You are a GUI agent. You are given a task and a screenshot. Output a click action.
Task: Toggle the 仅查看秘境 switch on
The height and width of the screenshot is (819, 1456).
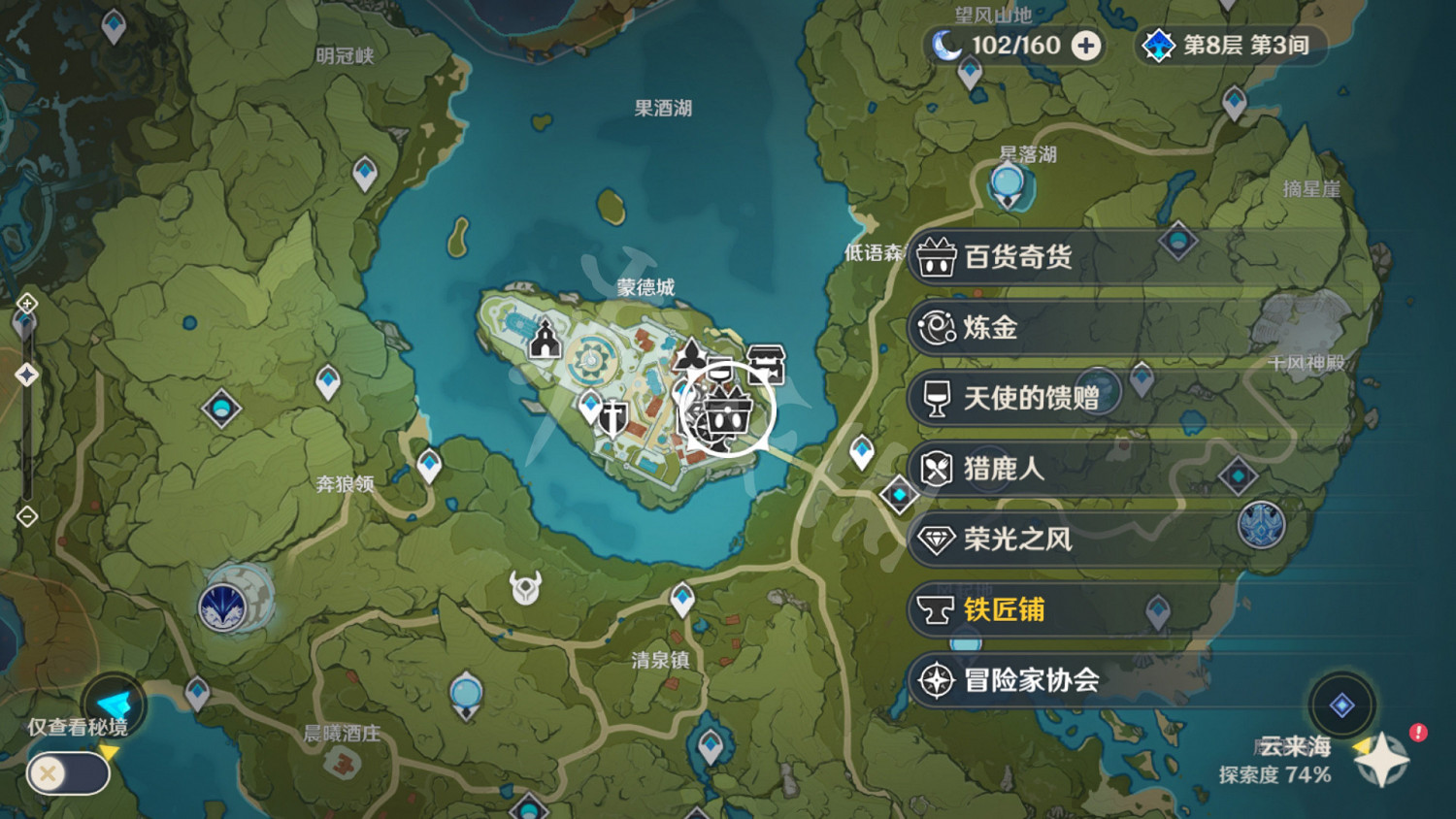click(x=68, y=773)
